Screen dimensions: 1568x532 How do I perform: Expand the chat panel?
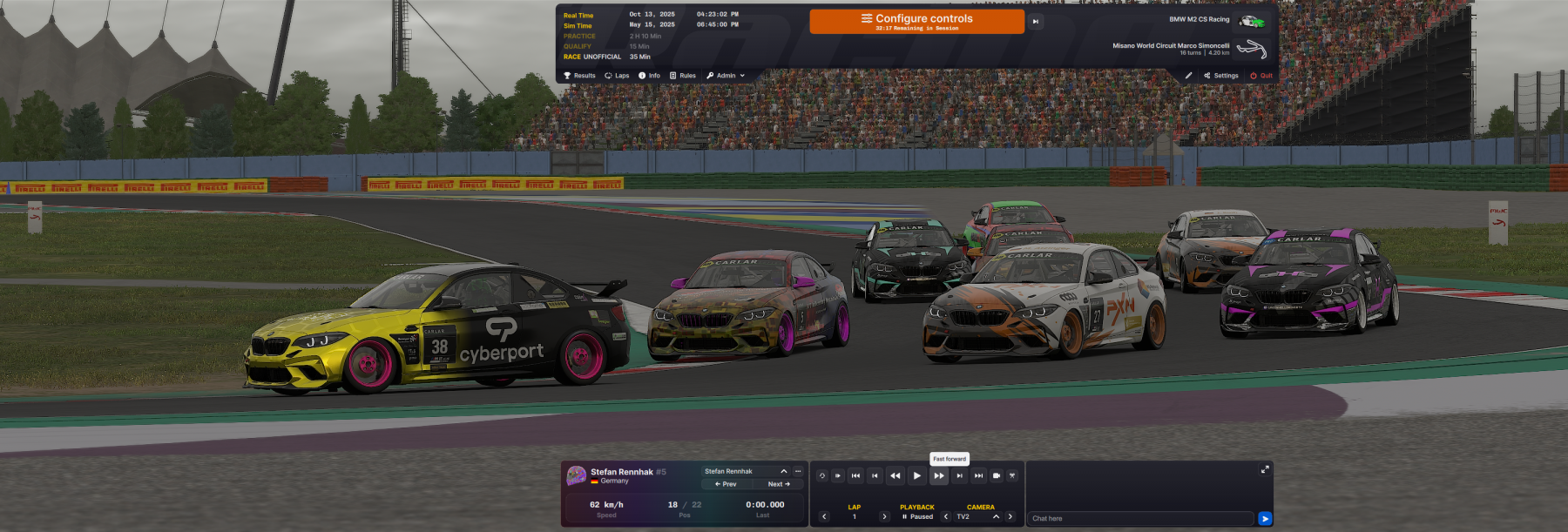pos(1265,469)
